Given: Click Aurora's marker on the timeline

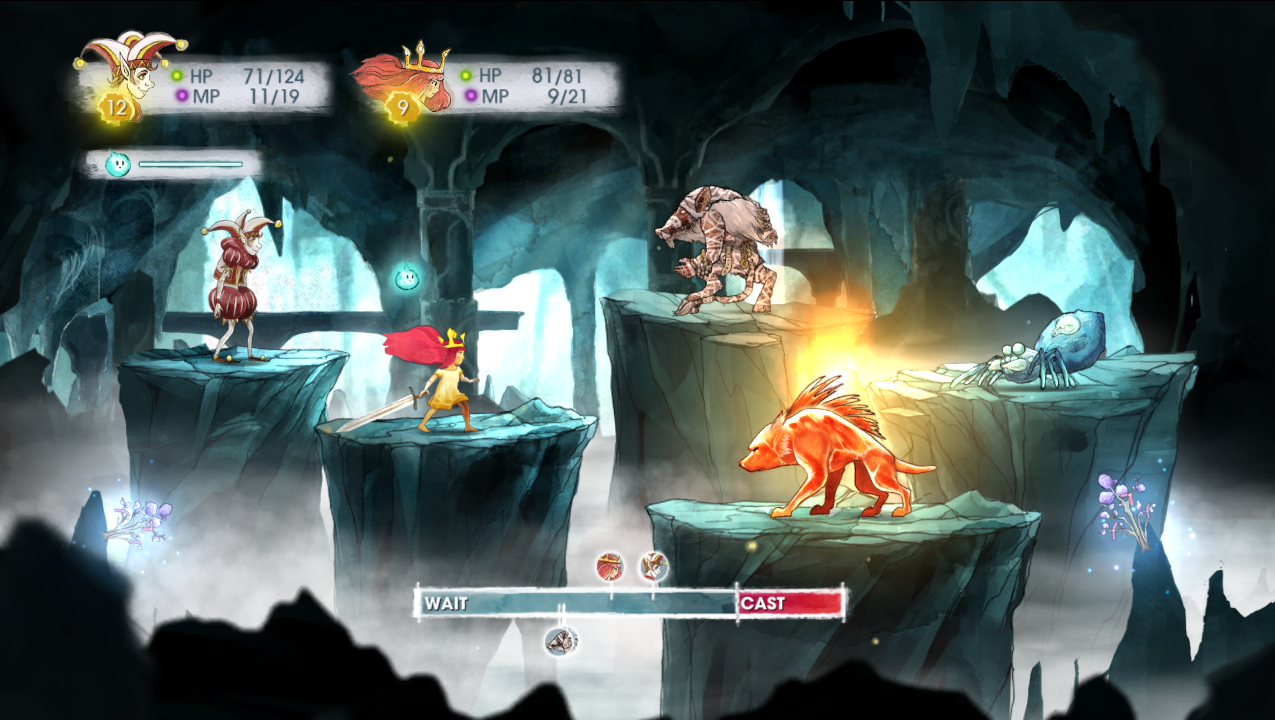Looking at the screenshot, I should (x=609, y=567).
